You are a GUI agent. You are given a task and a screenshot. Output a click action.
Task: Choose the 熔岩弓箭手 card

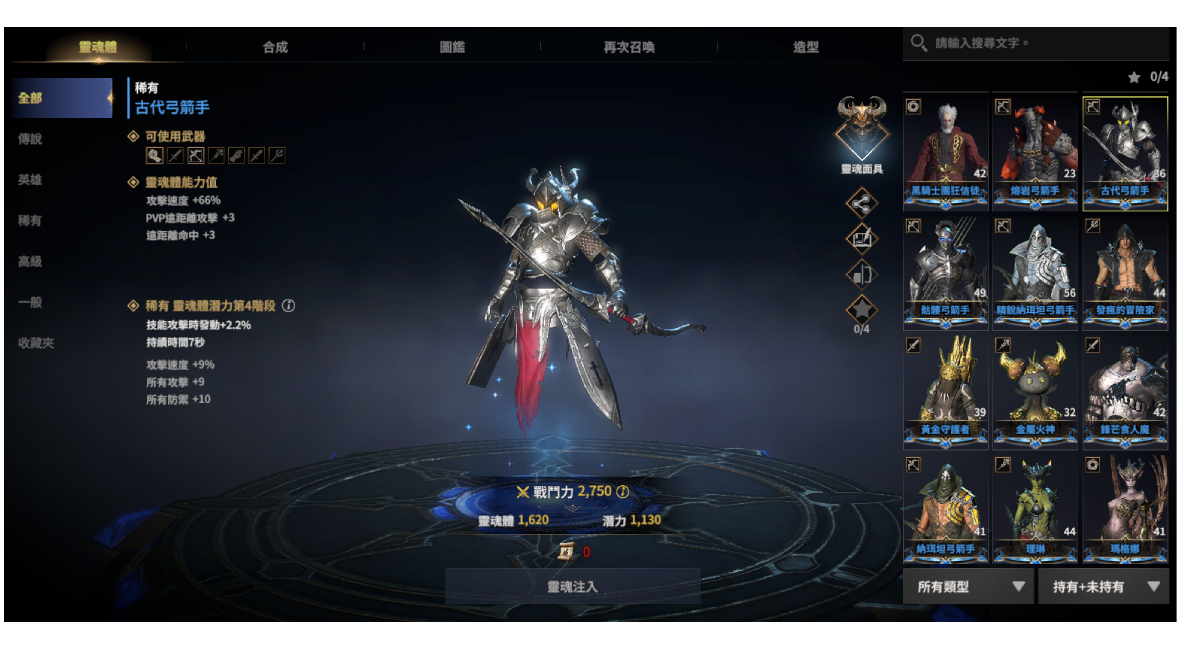[x=1035, y=152]
